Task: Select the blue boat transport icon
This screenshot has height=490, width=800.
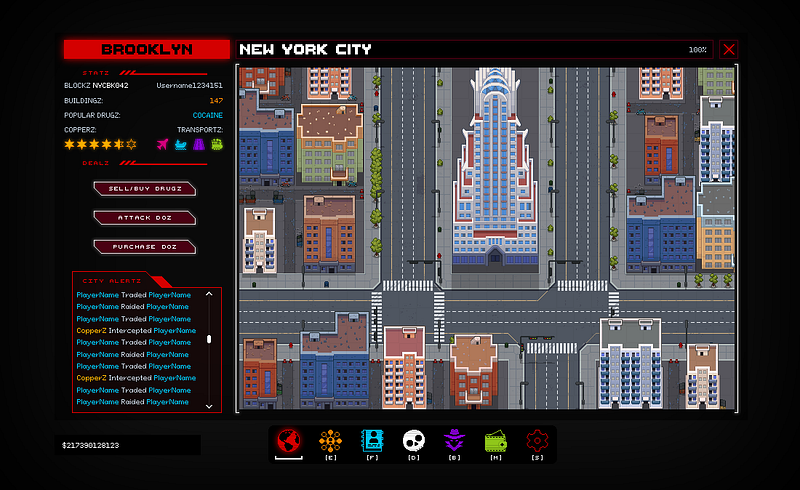Action: click(181, 145)
